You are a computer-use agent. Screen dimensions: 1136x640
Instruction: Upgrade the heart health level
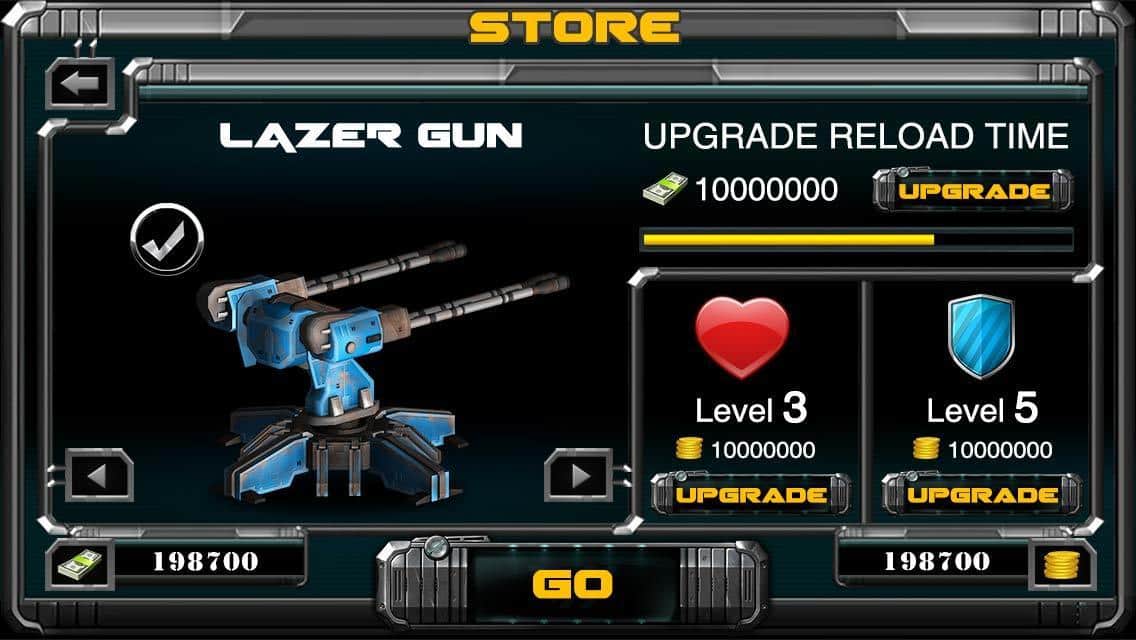[x=751, y=495]
